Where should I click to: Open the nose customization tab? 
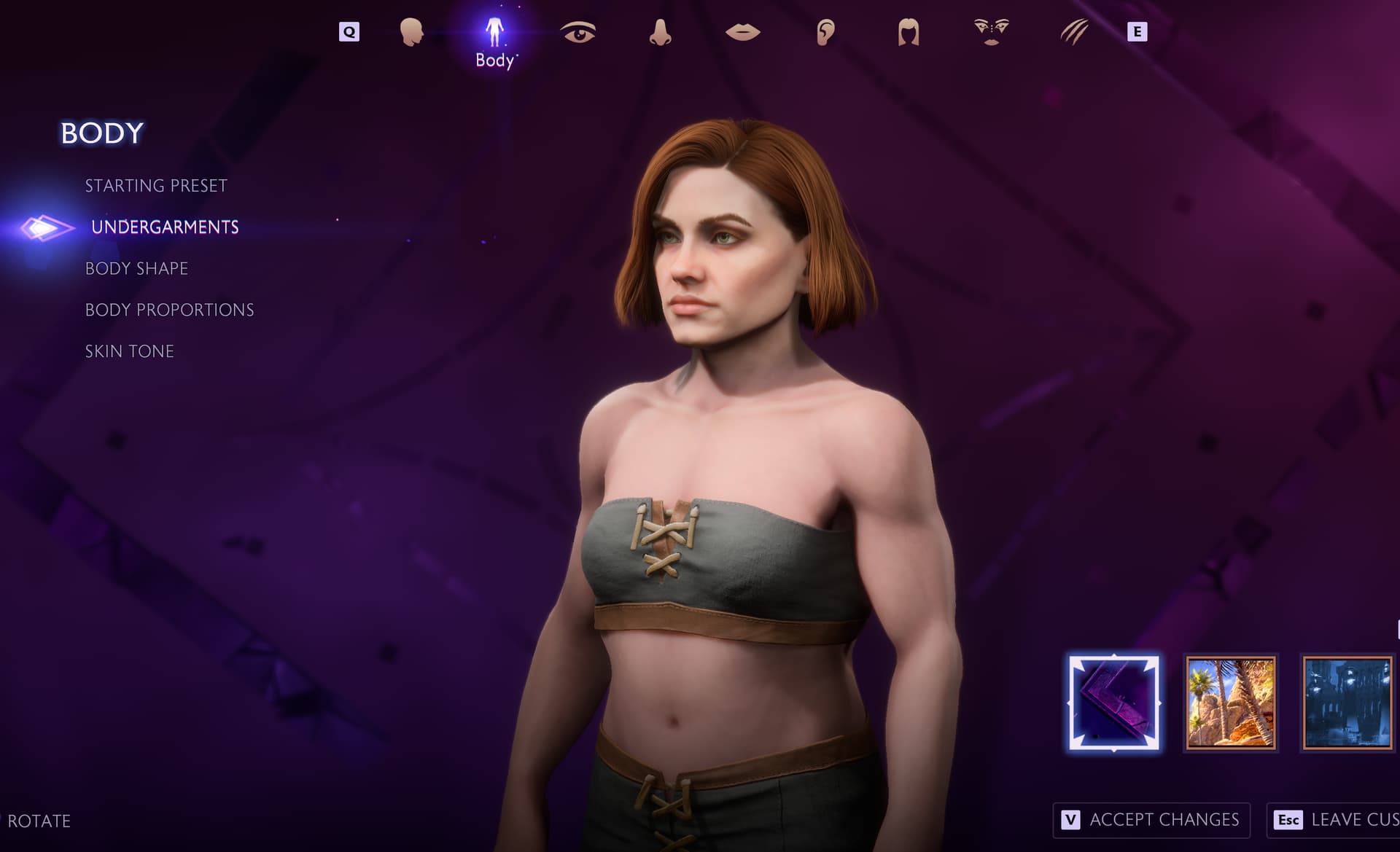(660, 32)
